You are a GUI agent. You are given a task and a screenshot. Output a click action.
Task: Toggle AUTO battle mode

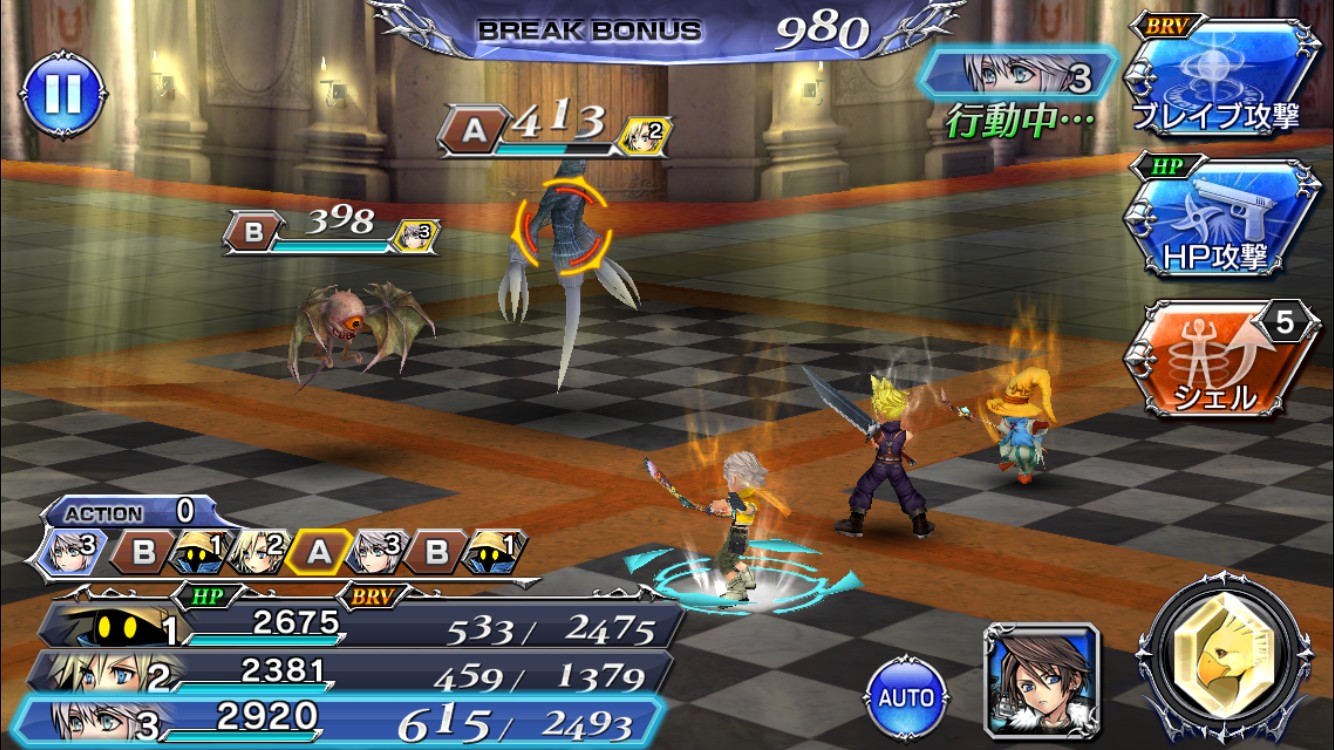pos(907,696)
